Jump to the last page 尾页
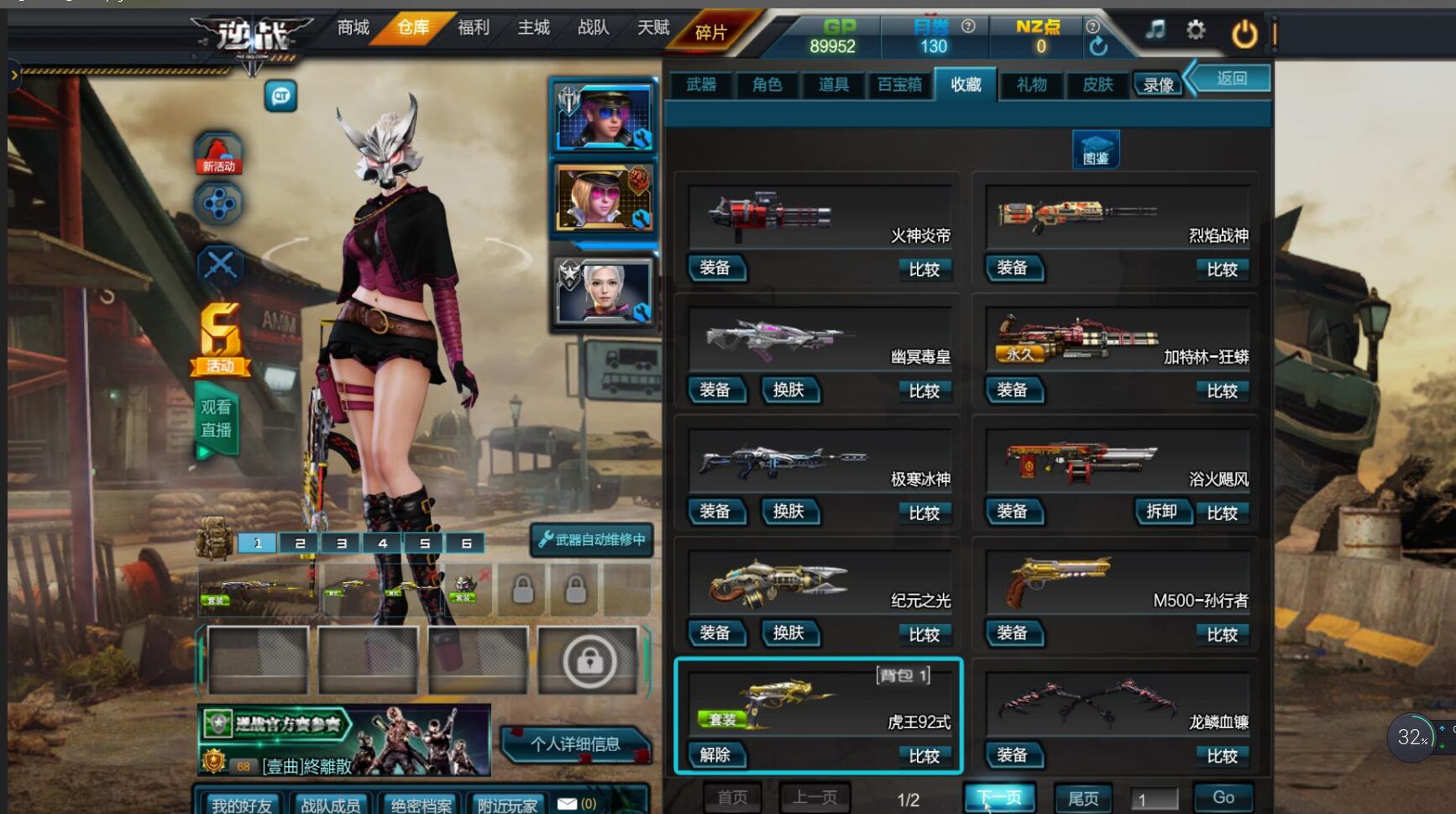 [x=1082, y=797]
